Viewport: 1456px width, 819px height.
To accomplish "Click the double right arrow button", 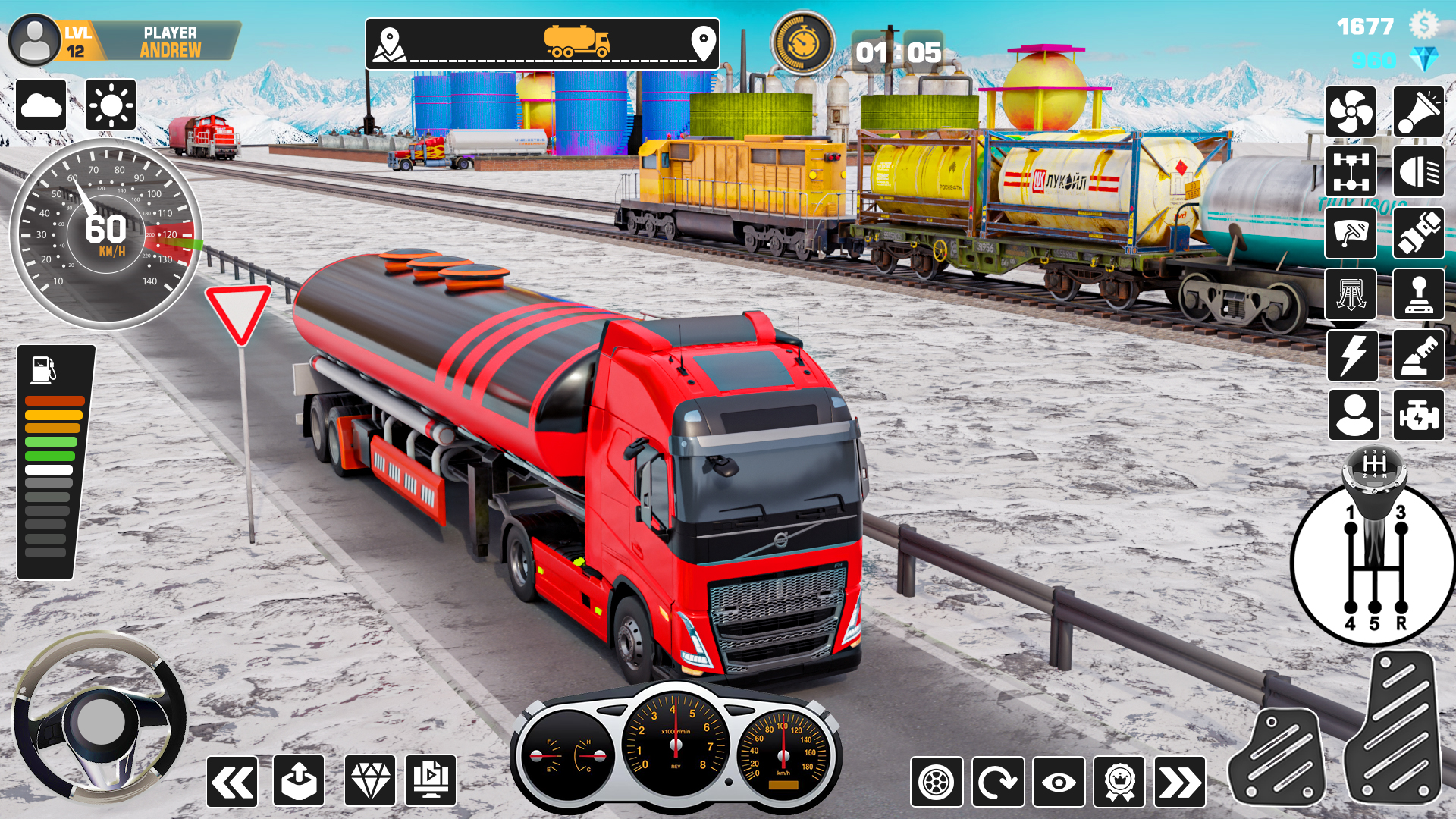I will click(1180, 782).
